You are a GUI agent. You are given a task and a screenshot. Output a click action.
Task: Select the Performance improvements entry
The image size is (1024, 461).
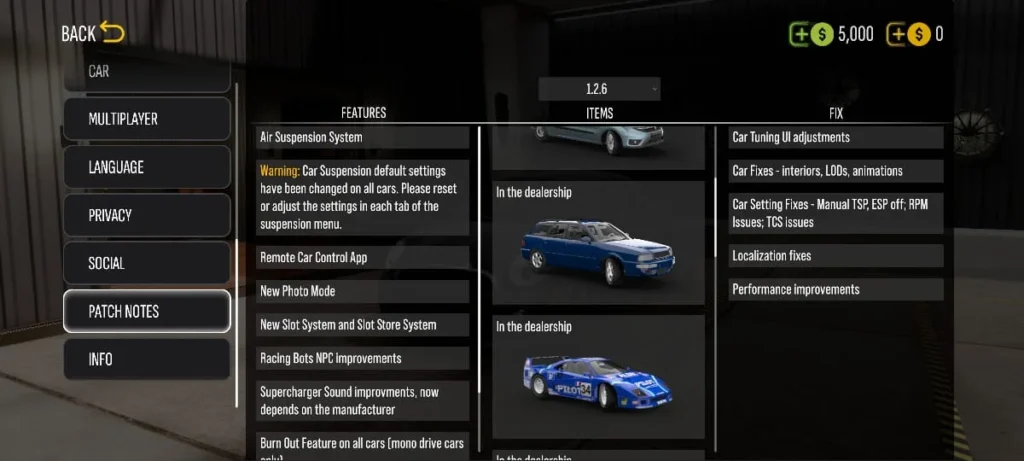[x=835, y=290]
